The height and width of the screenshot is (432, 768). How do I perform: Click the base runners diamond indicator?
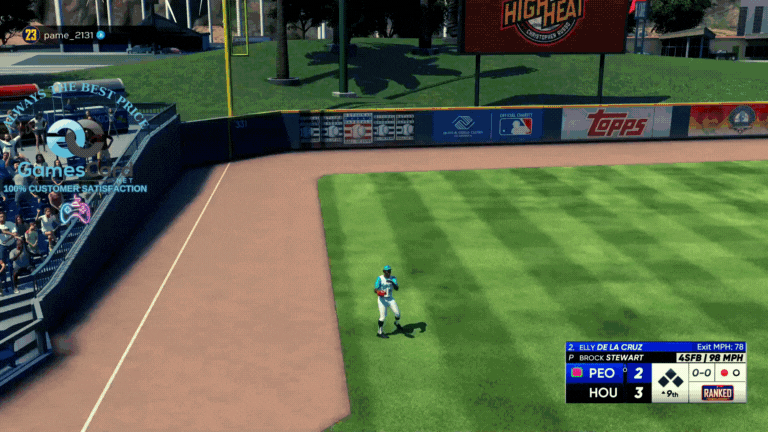(669, 378)
